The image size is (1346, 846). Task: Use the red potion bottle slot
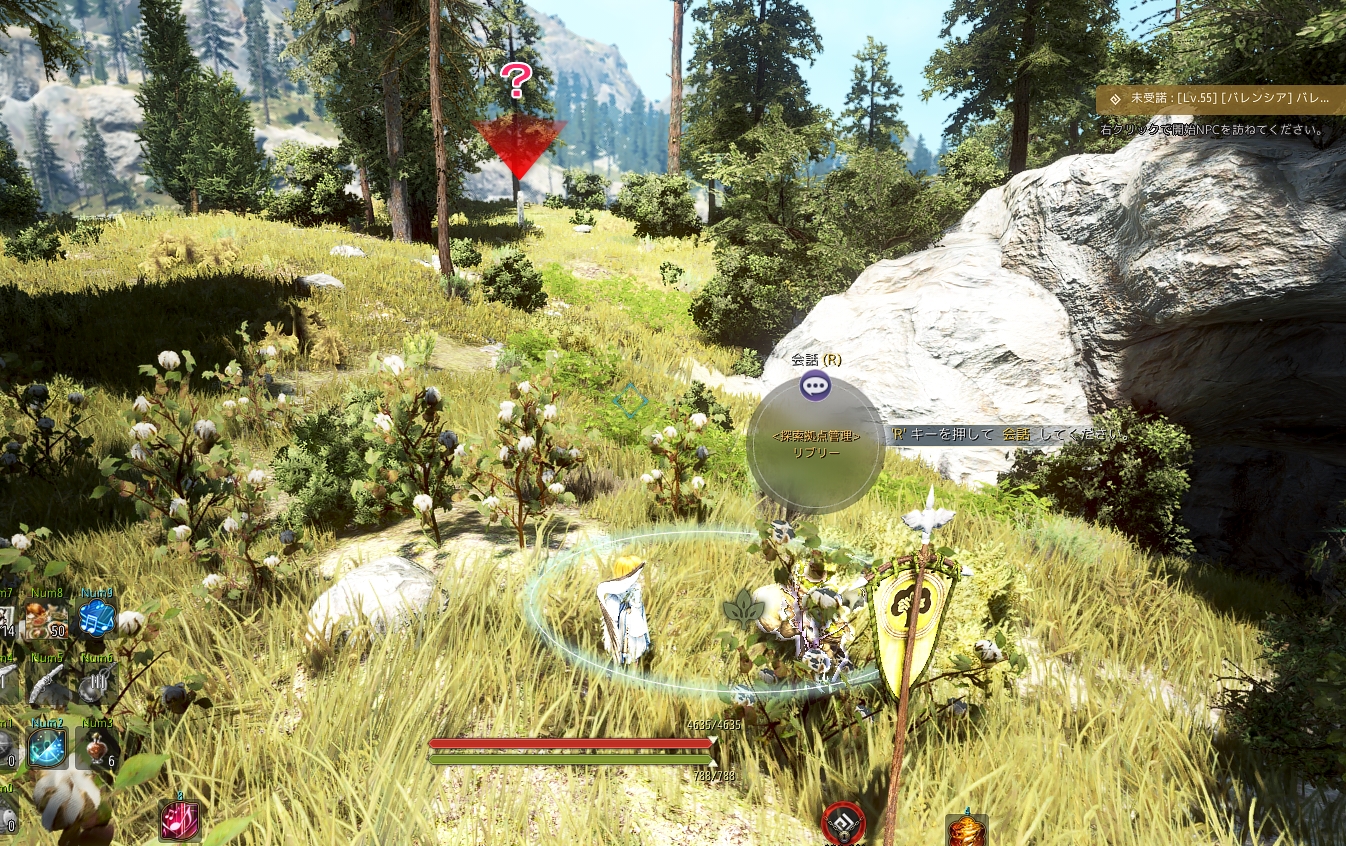(97, 748)
